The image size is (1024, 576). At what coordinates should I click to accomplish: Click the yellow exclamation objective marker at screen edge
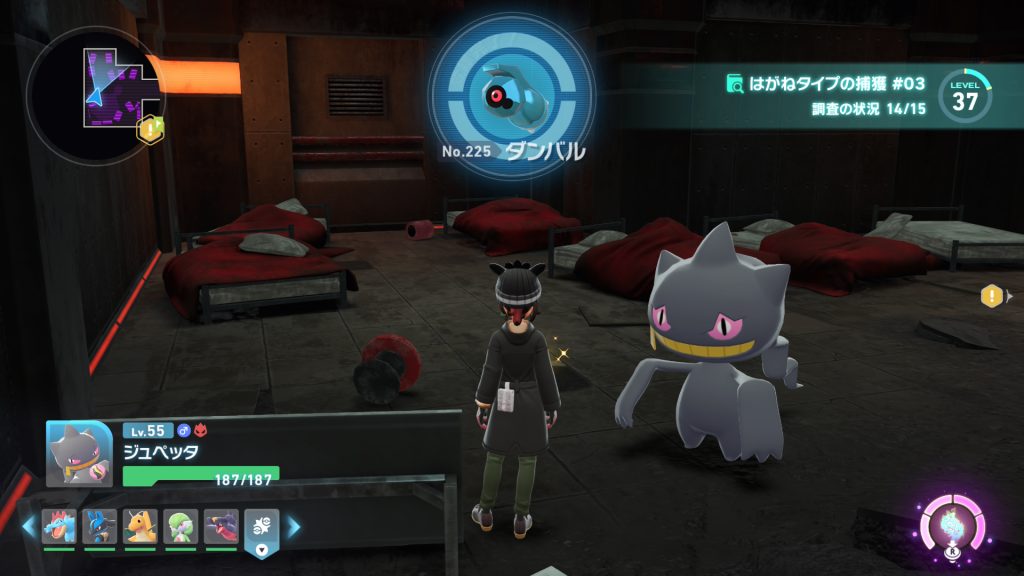click(x=991, y=296)
